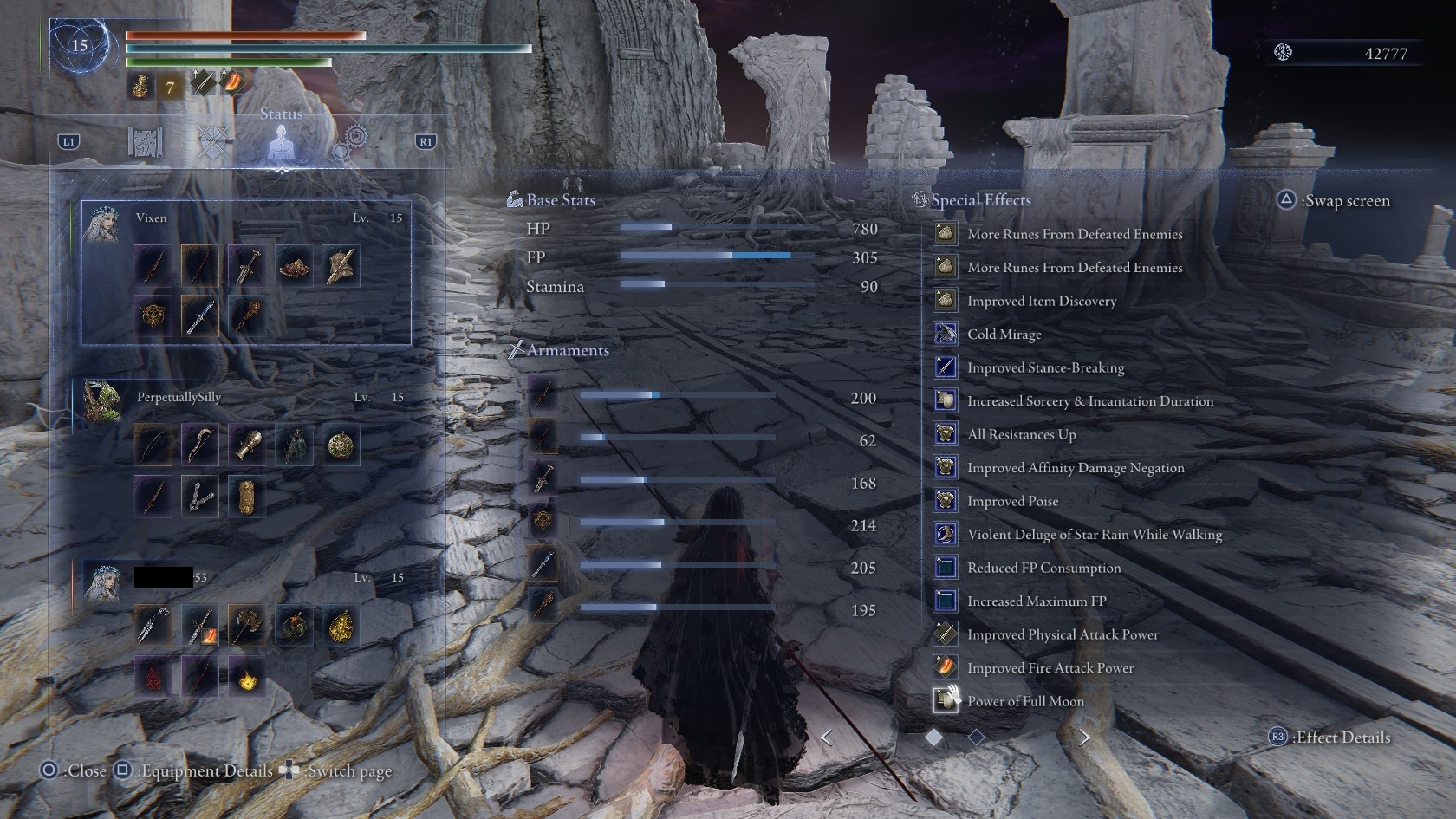Go to next special effects page arrow

point(1083,738)
